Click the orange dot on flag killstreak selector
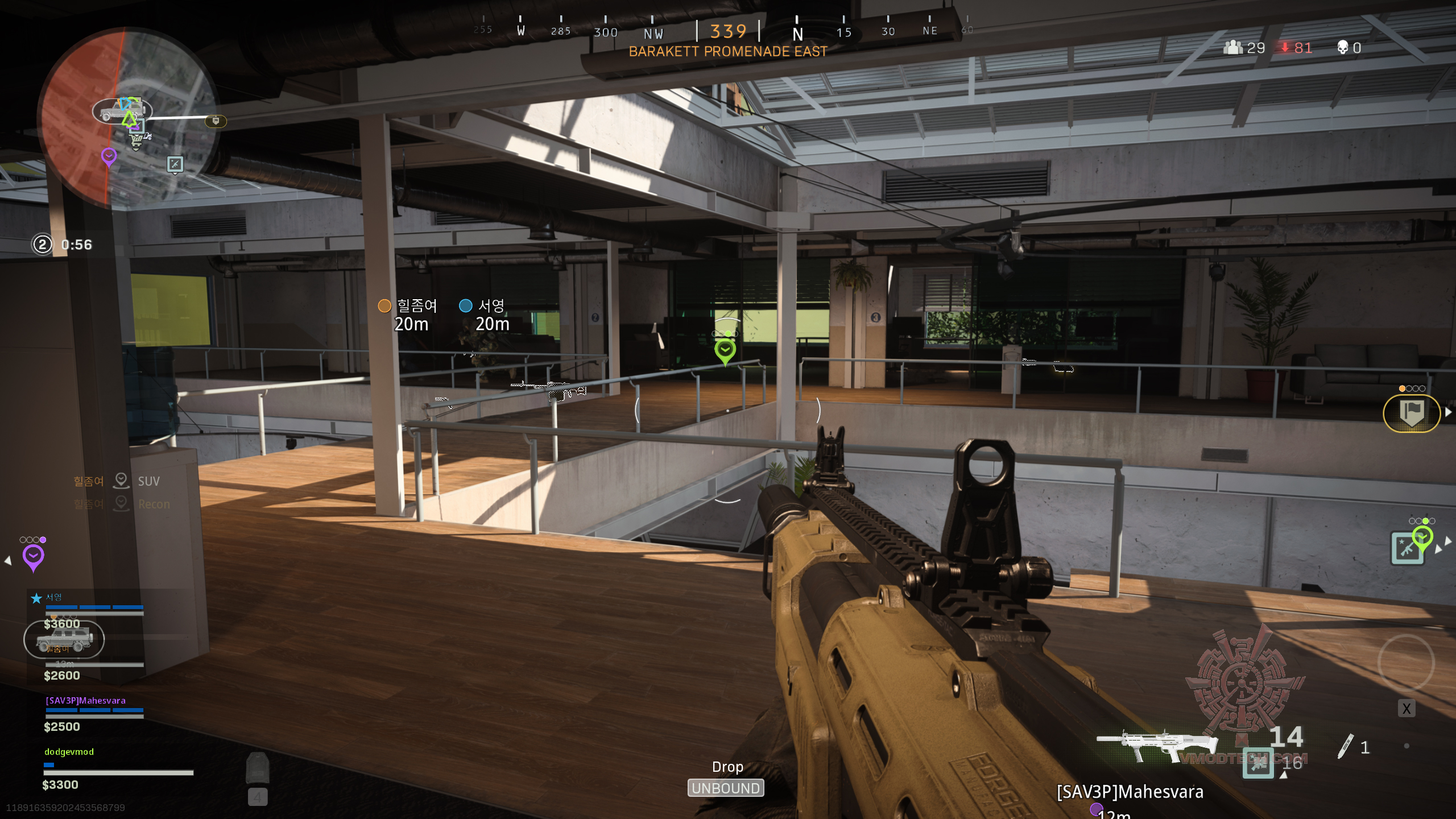This screenshot has width=1456, height=819. click(1402, 388)
